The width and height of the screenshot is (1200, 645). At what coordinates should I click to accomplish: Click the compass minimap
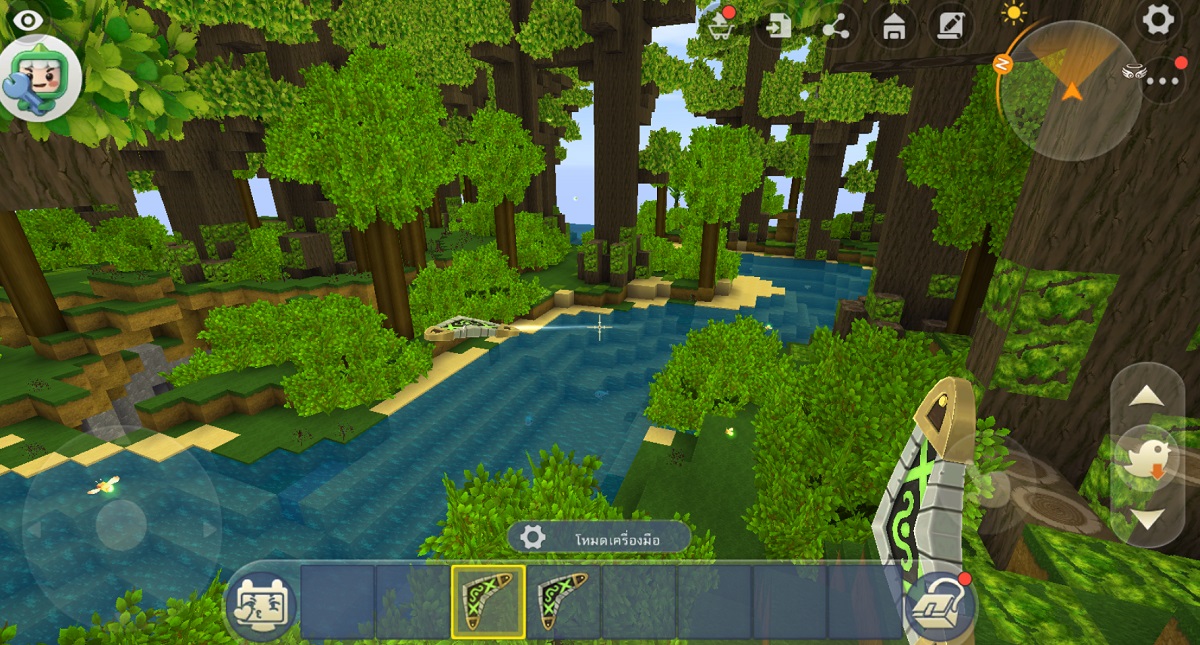(x=1072, y=89)
